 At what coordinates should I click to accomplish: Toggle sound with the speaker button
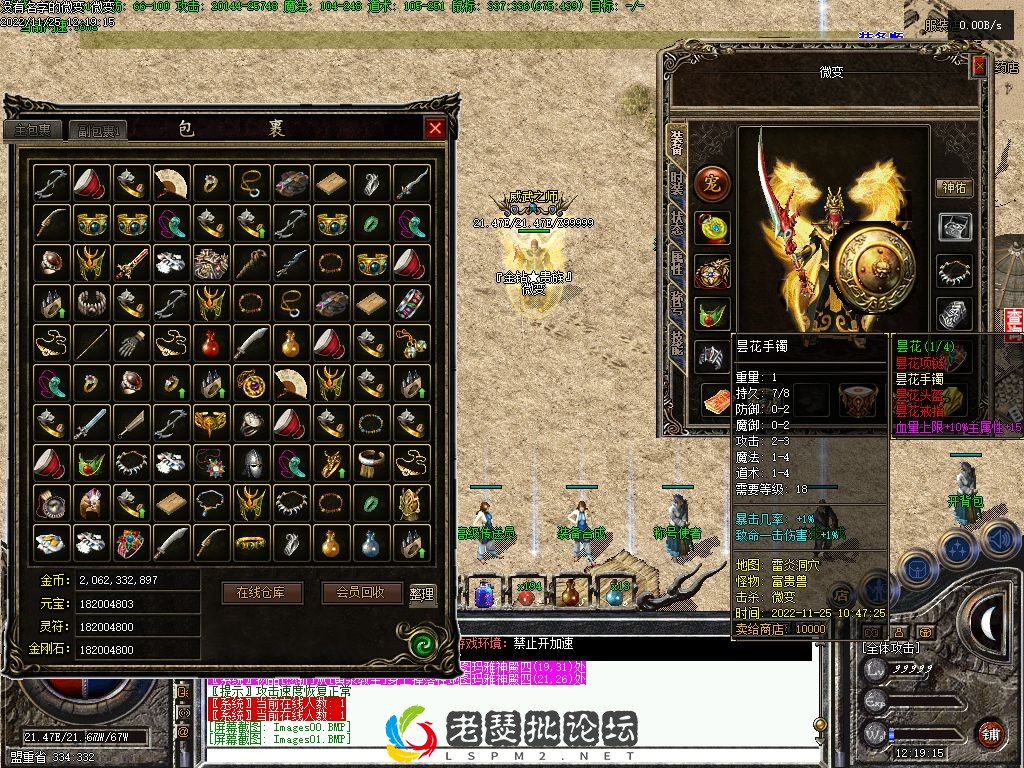tap(999, 541)
